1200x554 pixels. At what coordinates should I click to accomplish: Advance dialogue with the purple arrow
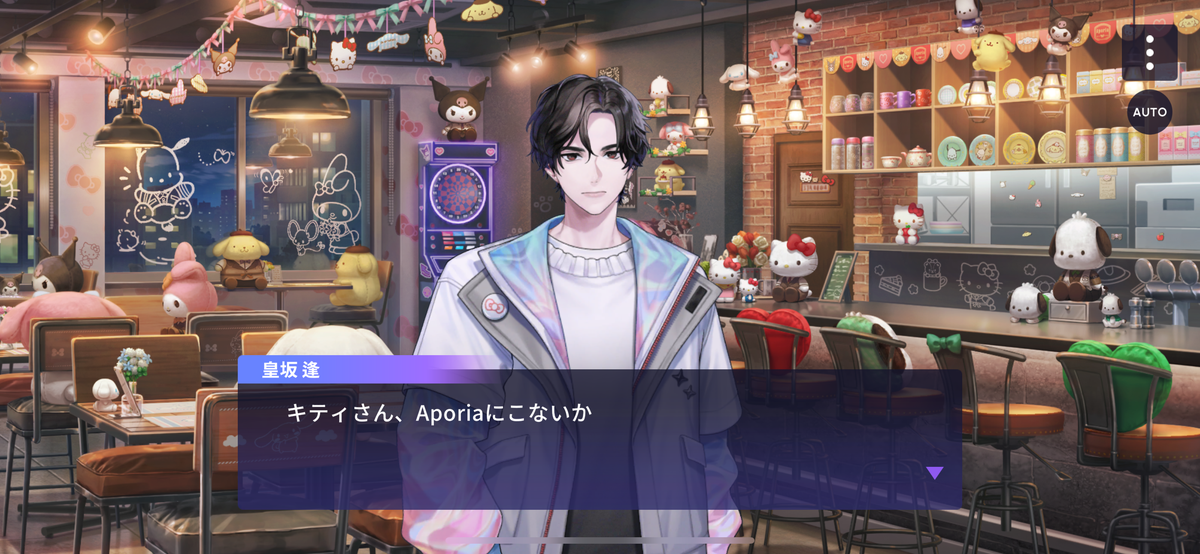(934, 473)
